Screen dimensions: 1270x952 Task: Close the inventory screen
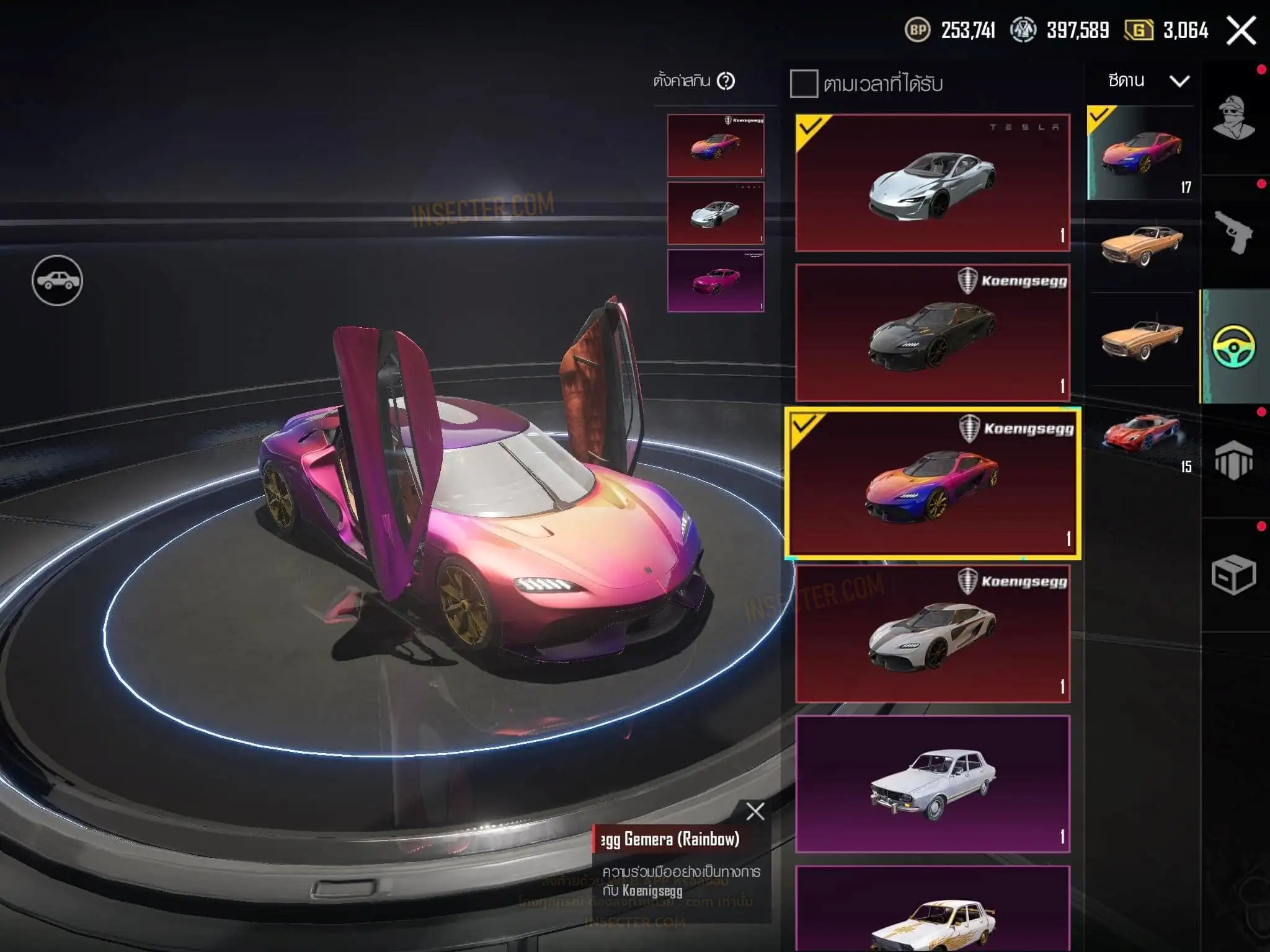pyautogui.click(x=1241, y=30)
